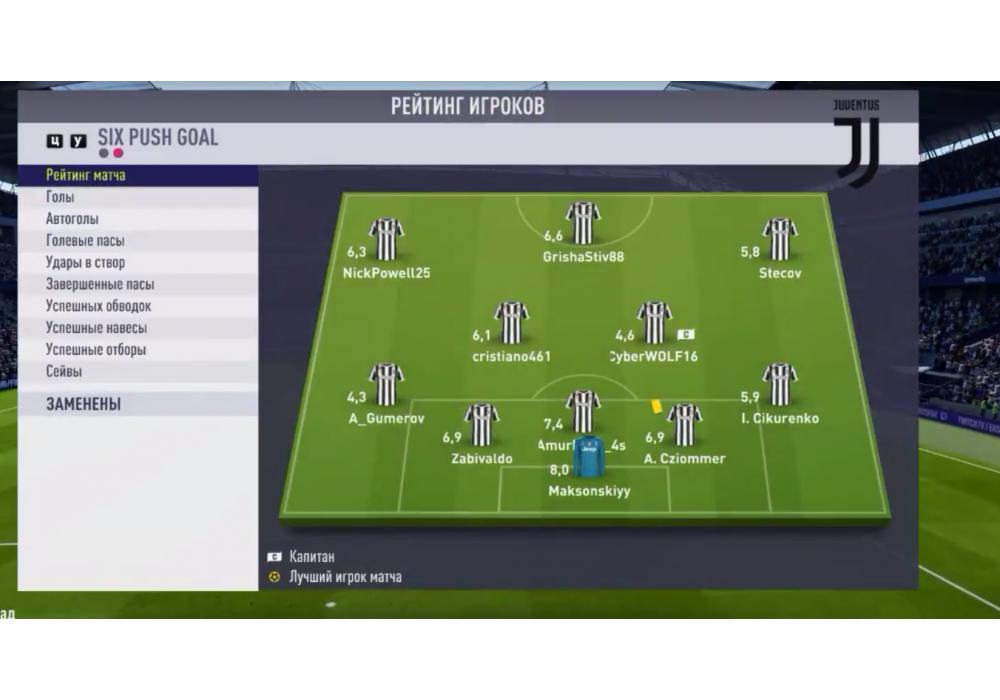1000x700 pixels.
Task: Open the Сейвы stat category
Action: pos(64,372)
